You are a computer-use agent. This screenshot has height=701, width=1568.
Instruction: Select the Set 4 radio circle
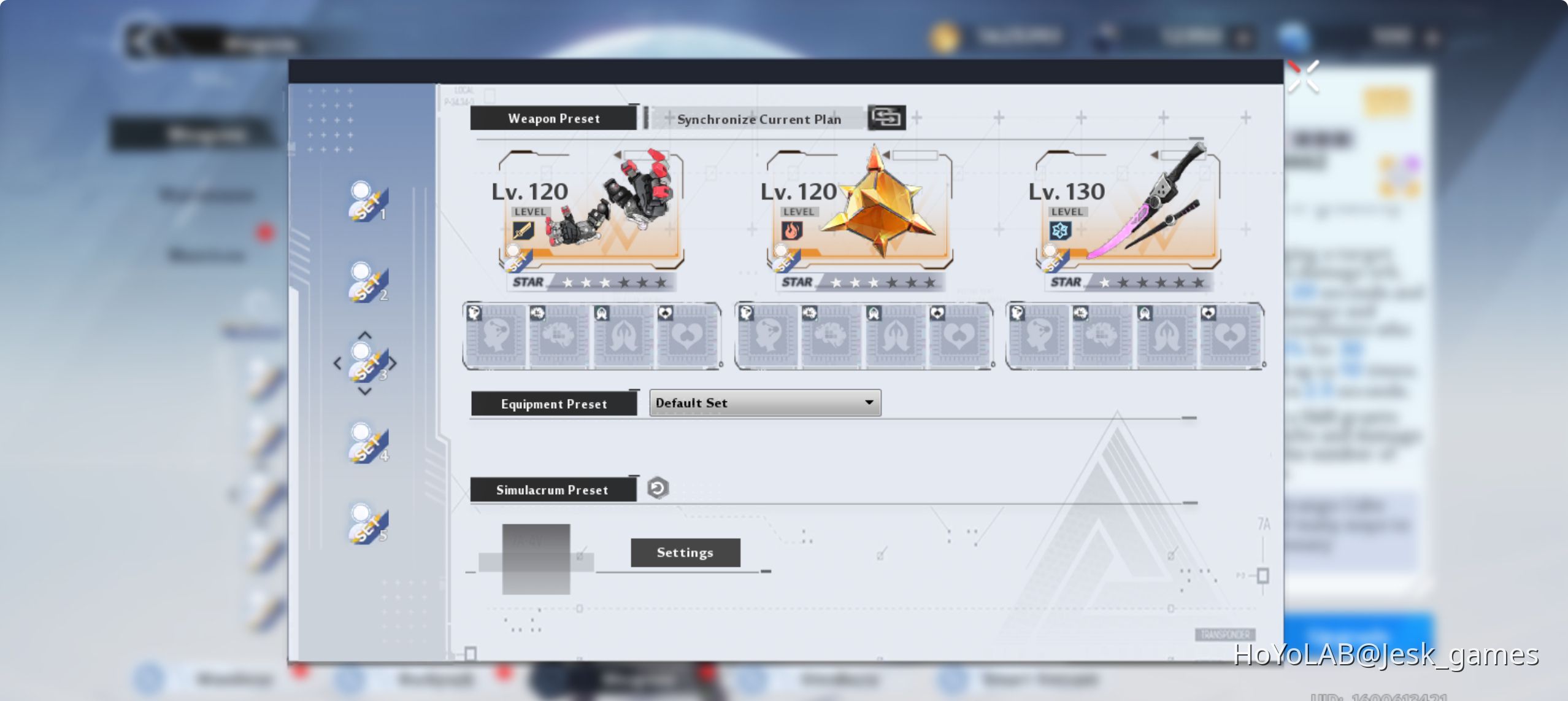(362, 432)
